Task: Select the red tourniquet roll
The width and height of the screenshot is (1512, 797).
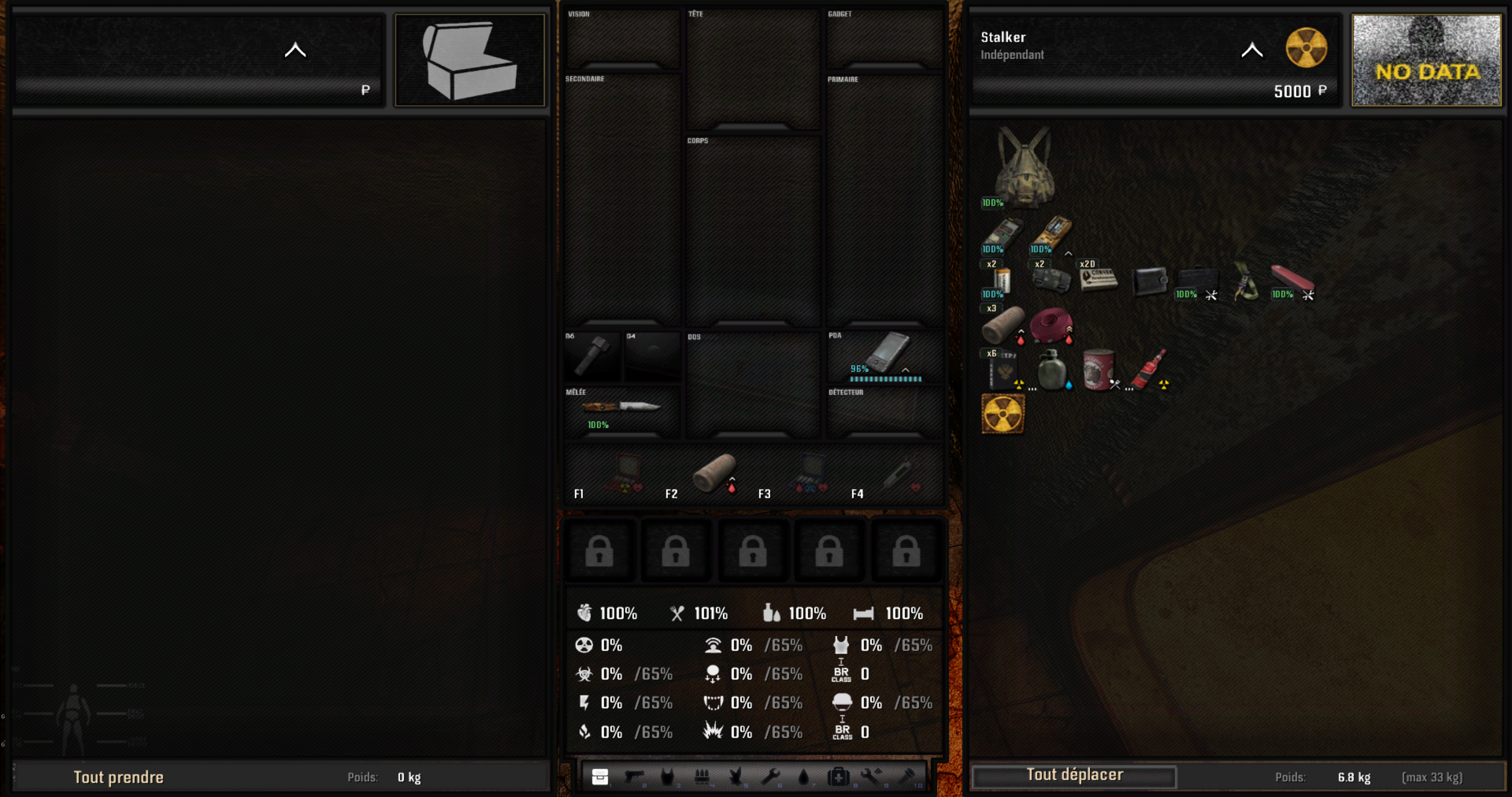Action: click(x=1051, y=325)
